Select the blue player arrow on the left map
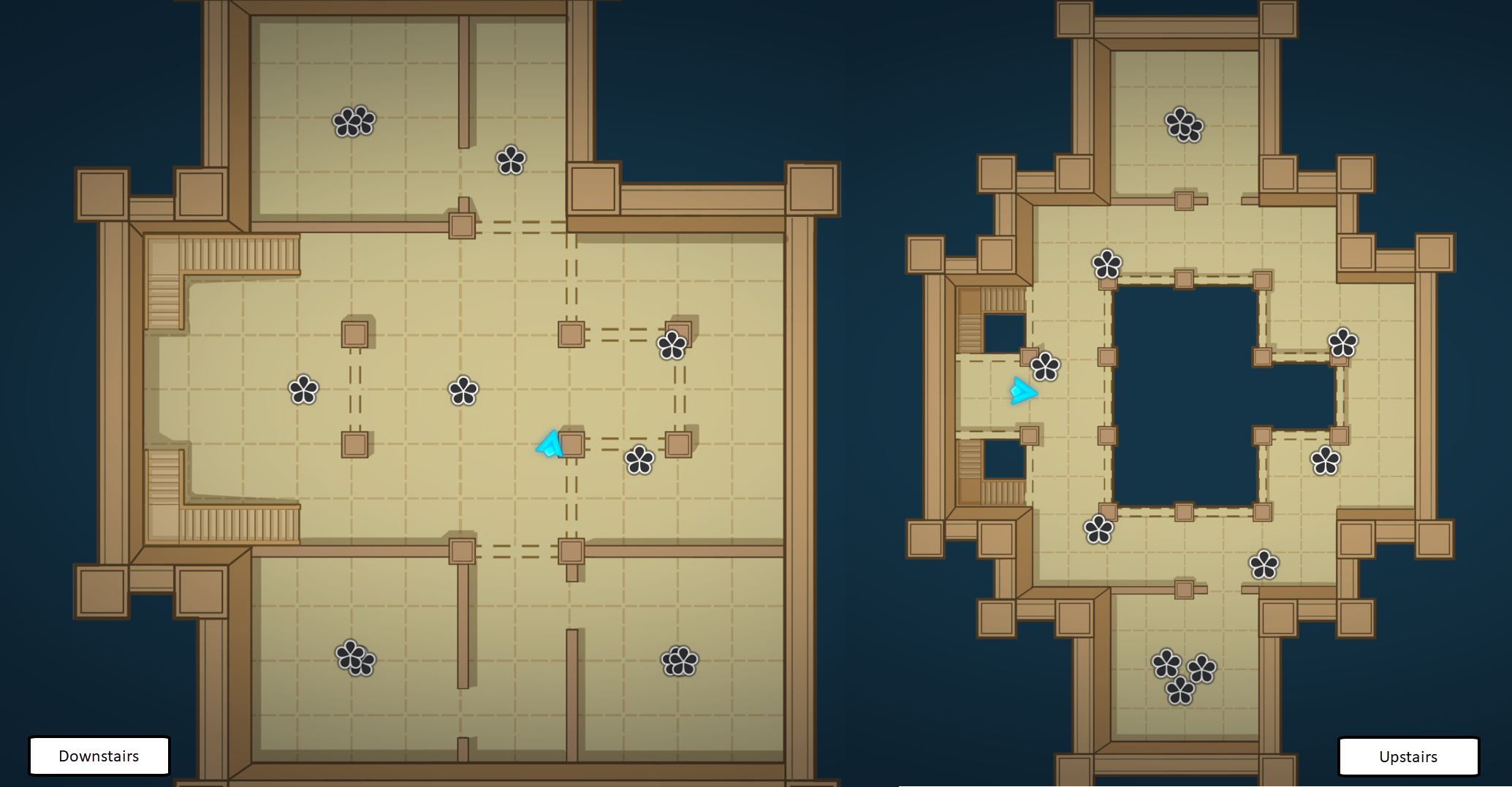Viewport: 1512px width, 787px height. point(550,446)
